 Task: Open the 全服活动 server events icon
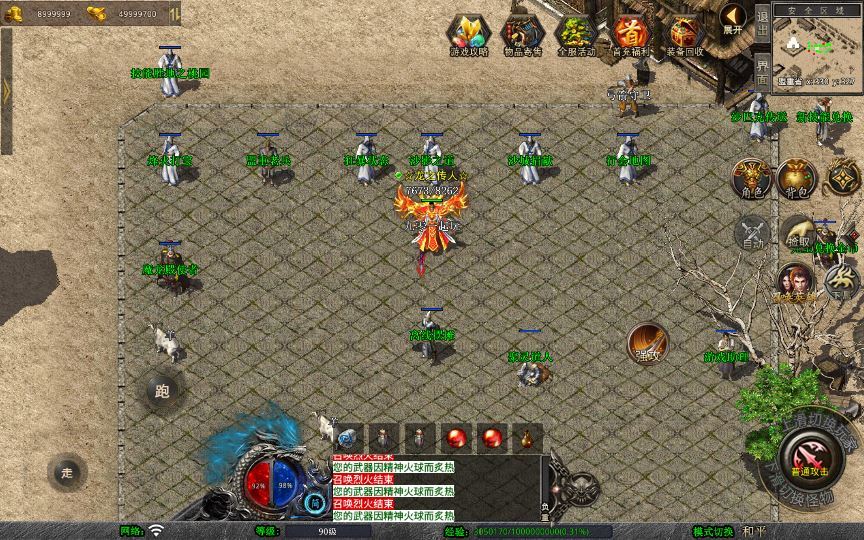click(576, 35)
